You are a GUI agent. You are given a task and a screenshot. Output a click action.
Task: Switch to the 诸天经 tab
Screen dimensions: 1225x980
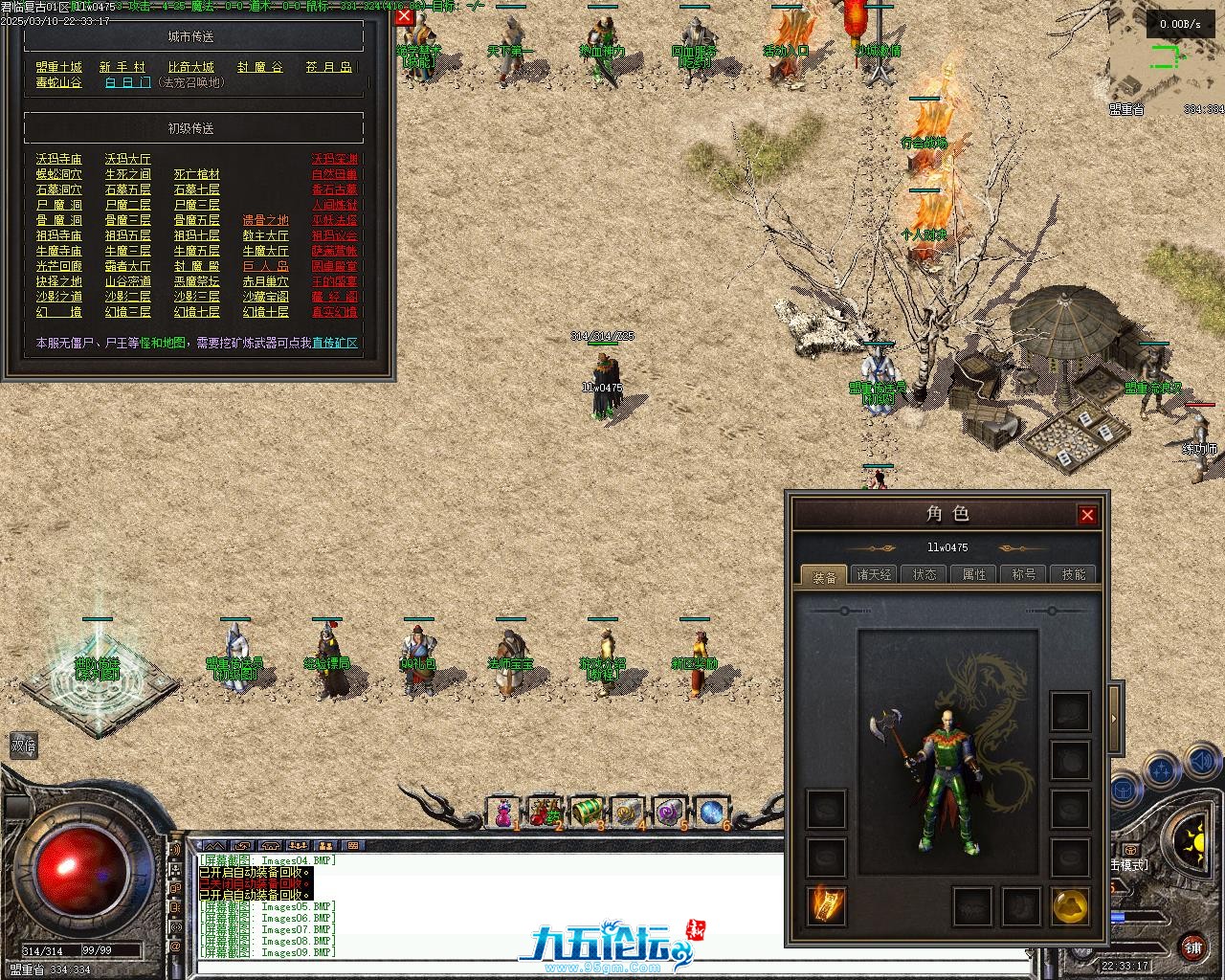click(x=874, y=574)
